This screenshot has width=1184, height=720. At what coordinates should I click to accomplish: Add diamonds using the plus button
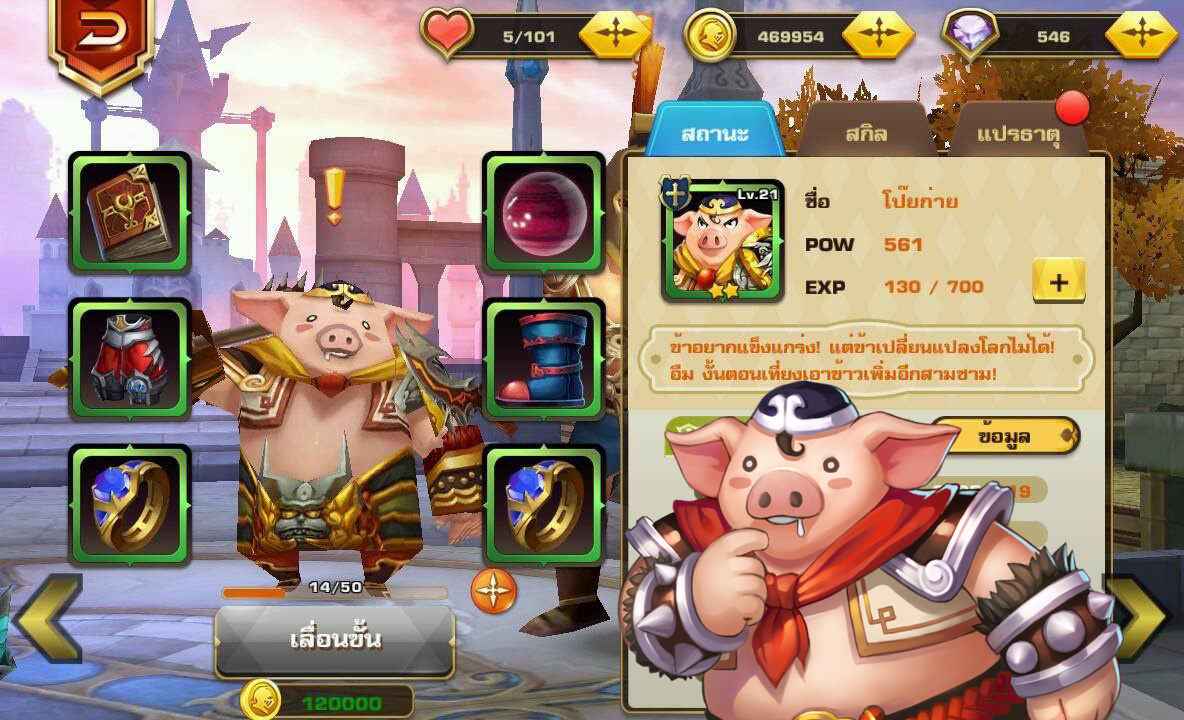pyautogui.click(x=1141, y=36)
